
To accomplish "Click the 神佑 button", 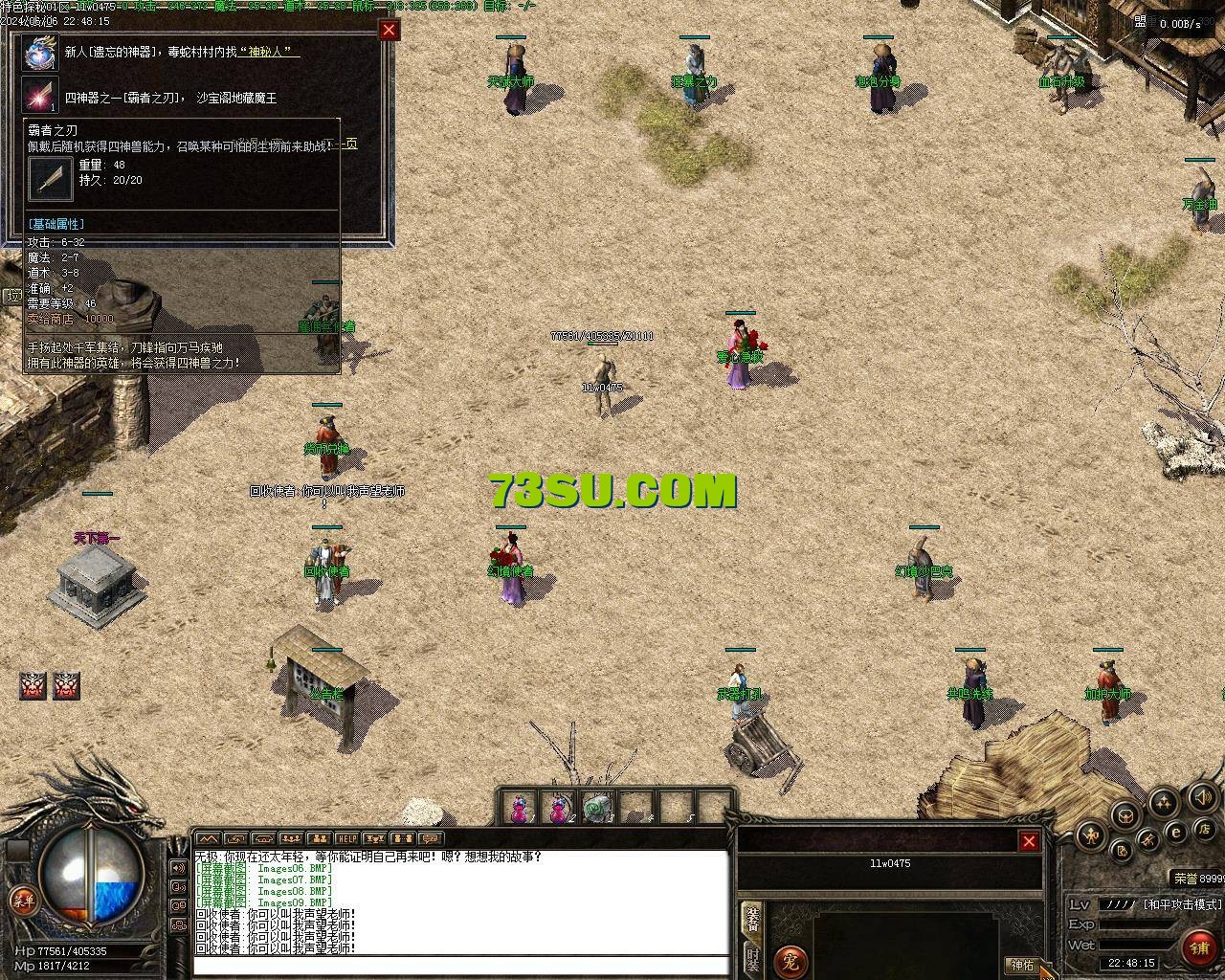I will click(1021, 965).
